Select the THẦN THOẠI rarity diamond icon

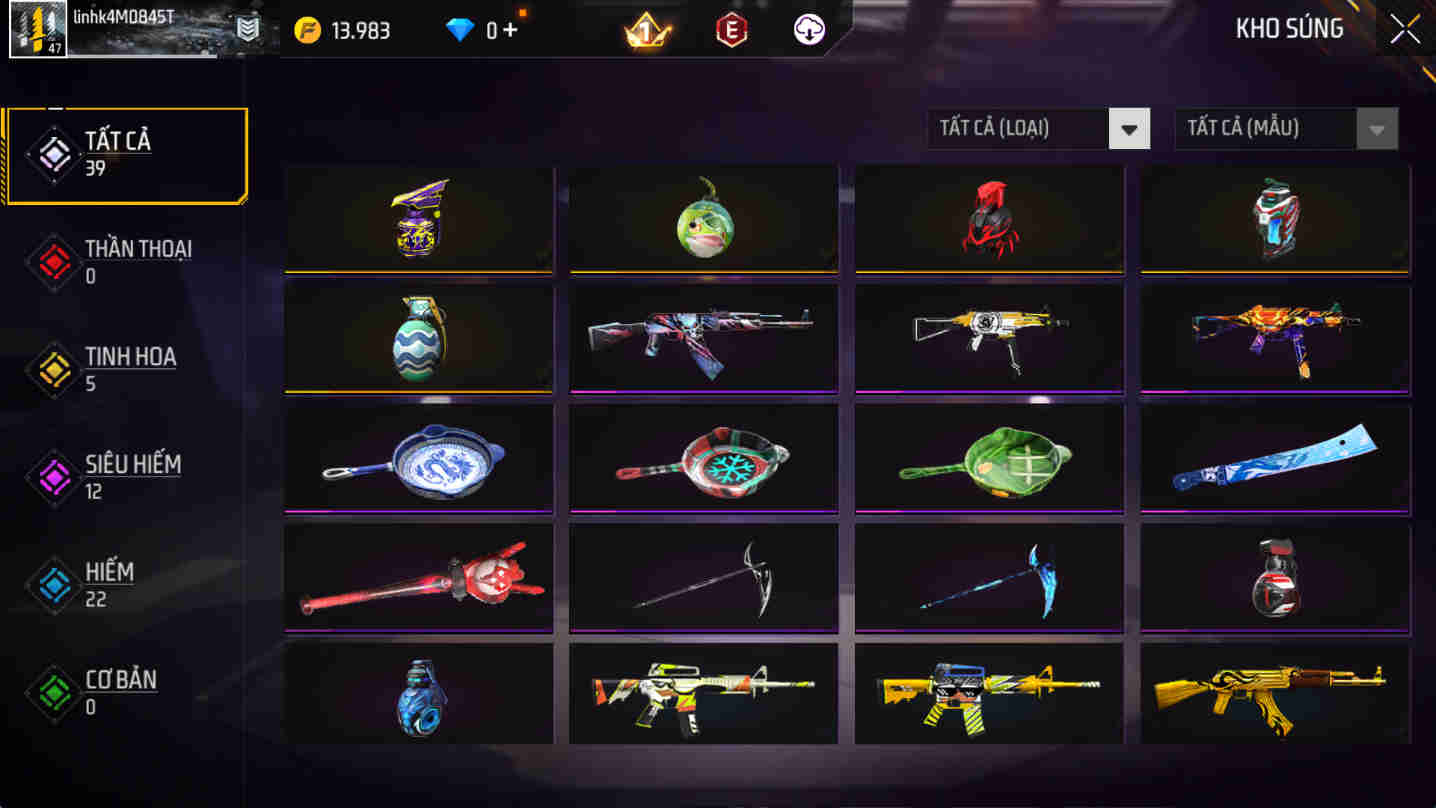(x=52, y=261)
